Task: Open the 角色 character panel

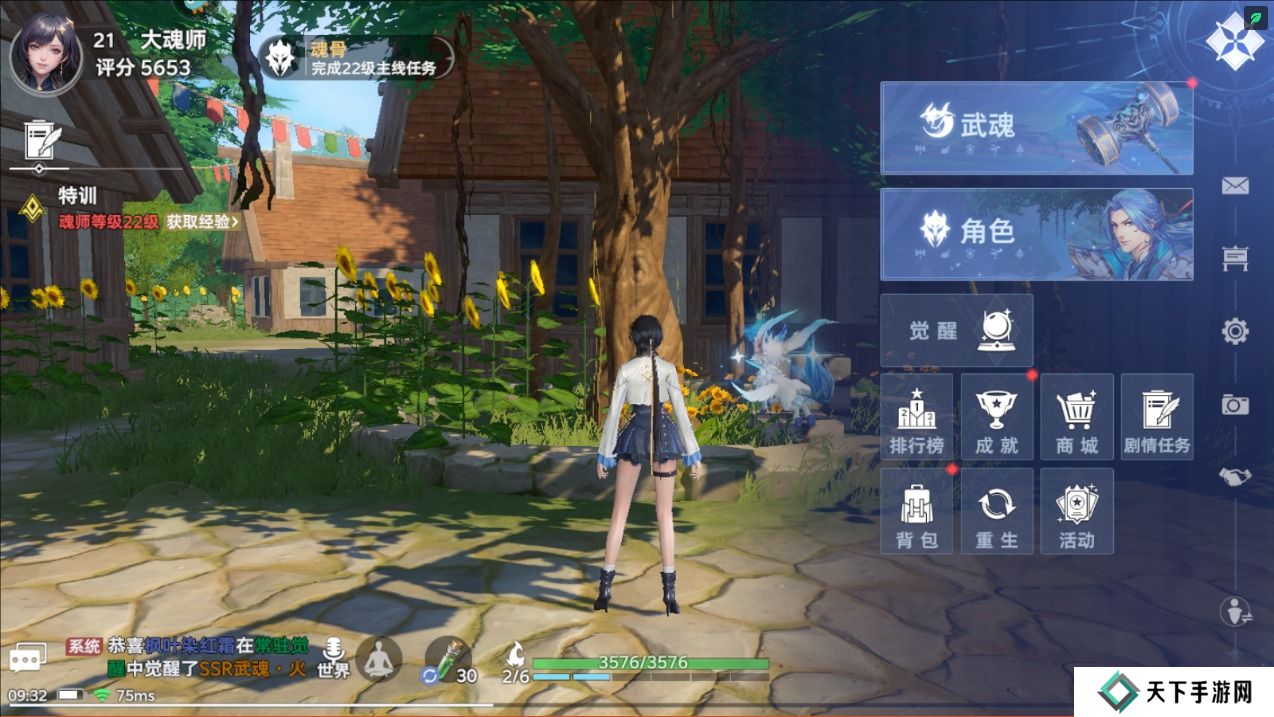Action: point(1036,234)
